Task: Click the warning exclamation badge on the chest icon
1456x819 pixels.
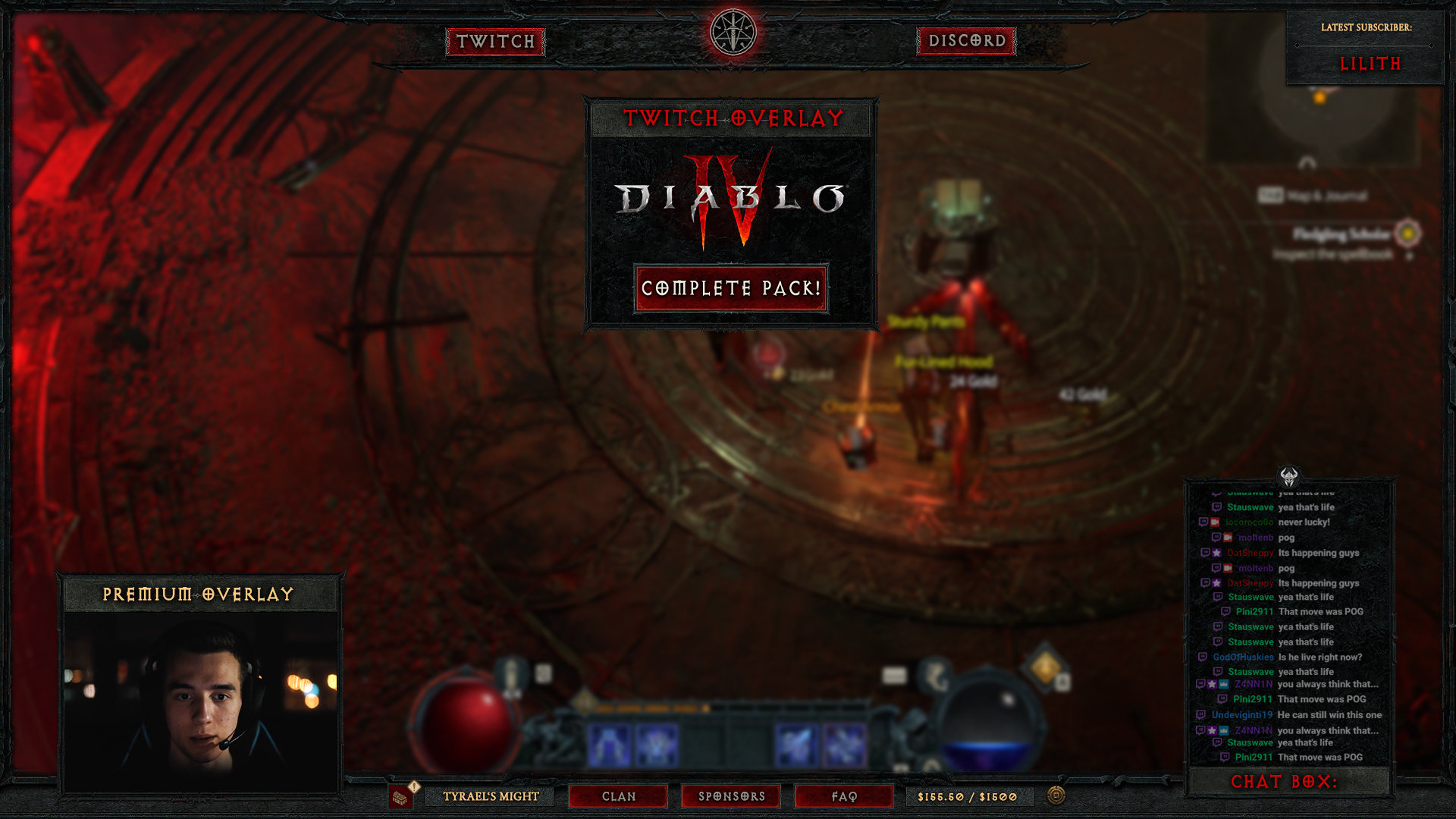Action: tap(414, 787)
